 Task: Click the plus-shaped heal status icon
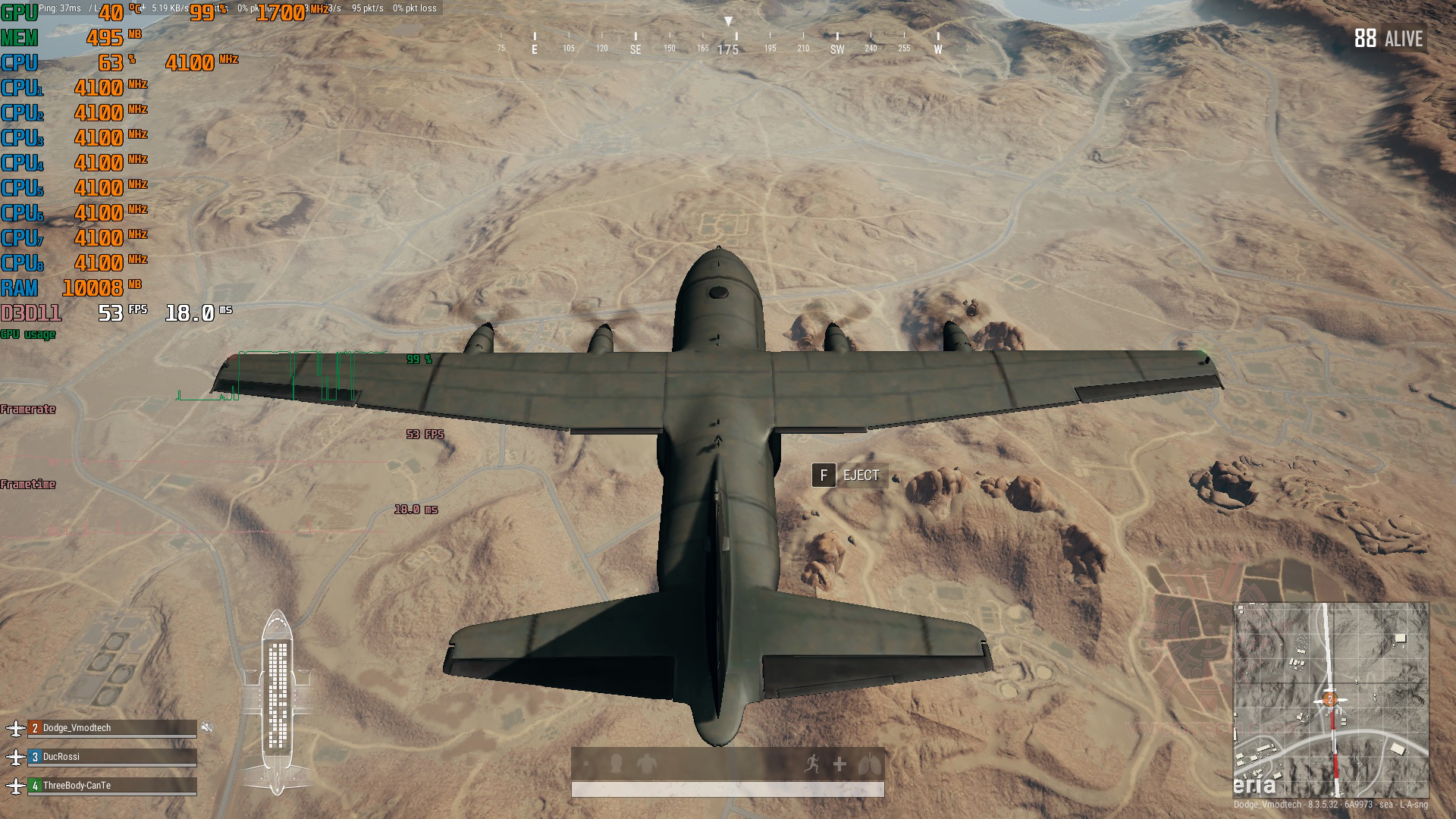tap(839, 764)
